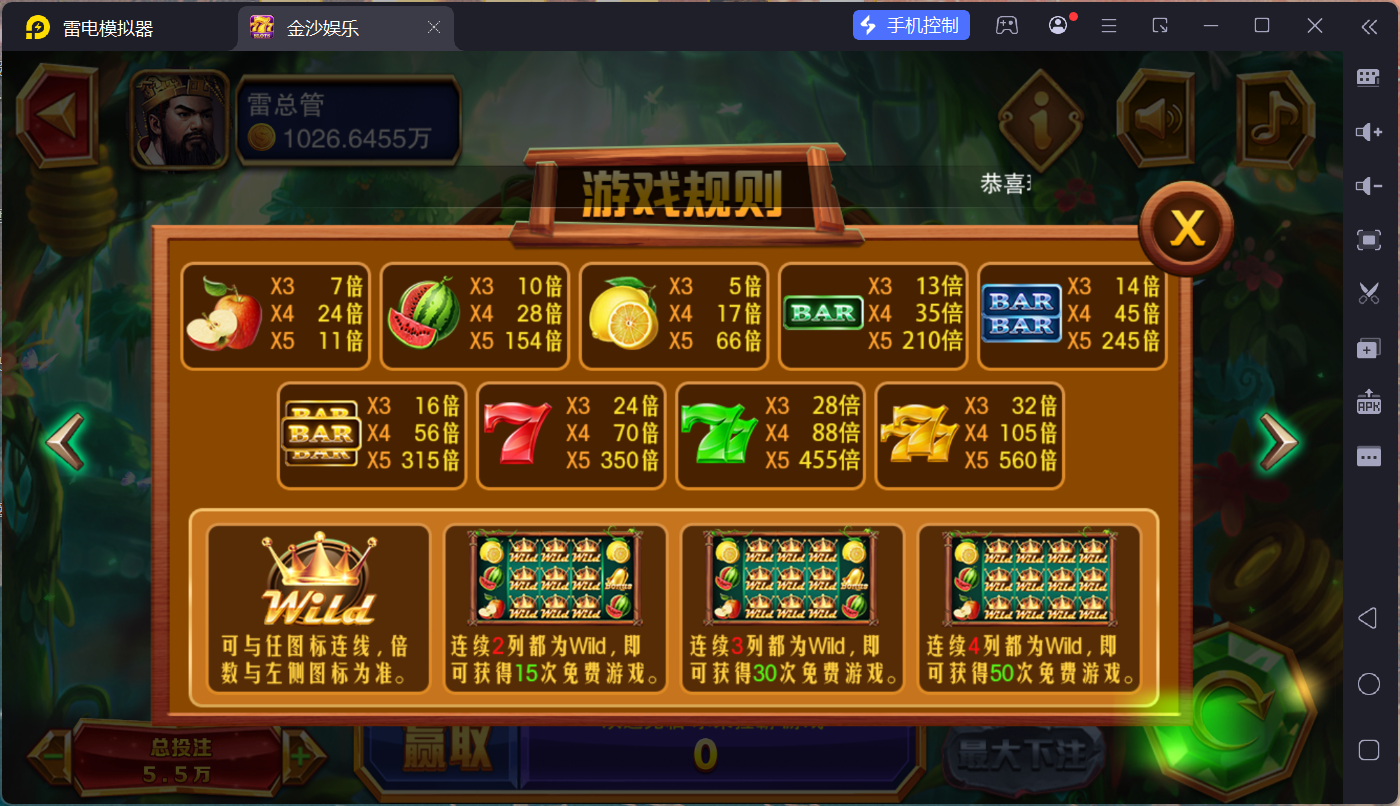Image resolution: width=1400 pixels, height=806 pixels.
Task: Increase total bet with plus button
Action: pyautogui.click(x=299, y=756)
